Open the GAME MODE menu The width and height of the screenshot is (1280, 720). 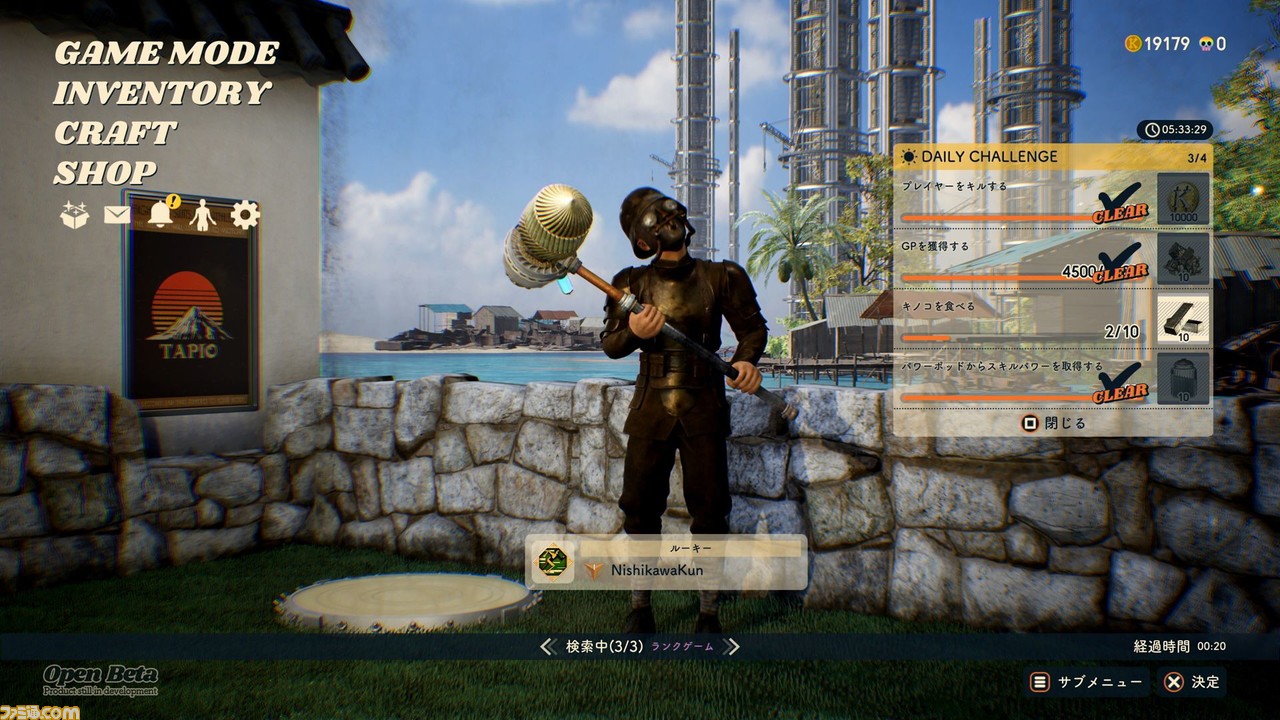point(166,52)
